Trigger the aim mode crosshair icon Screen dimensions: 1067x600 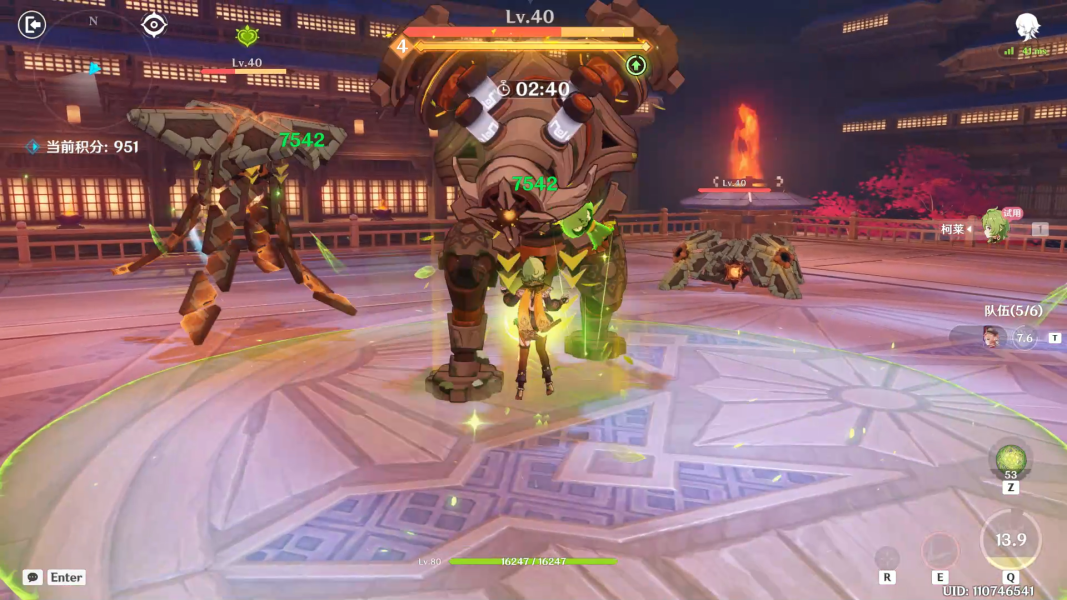click(887, 557)
